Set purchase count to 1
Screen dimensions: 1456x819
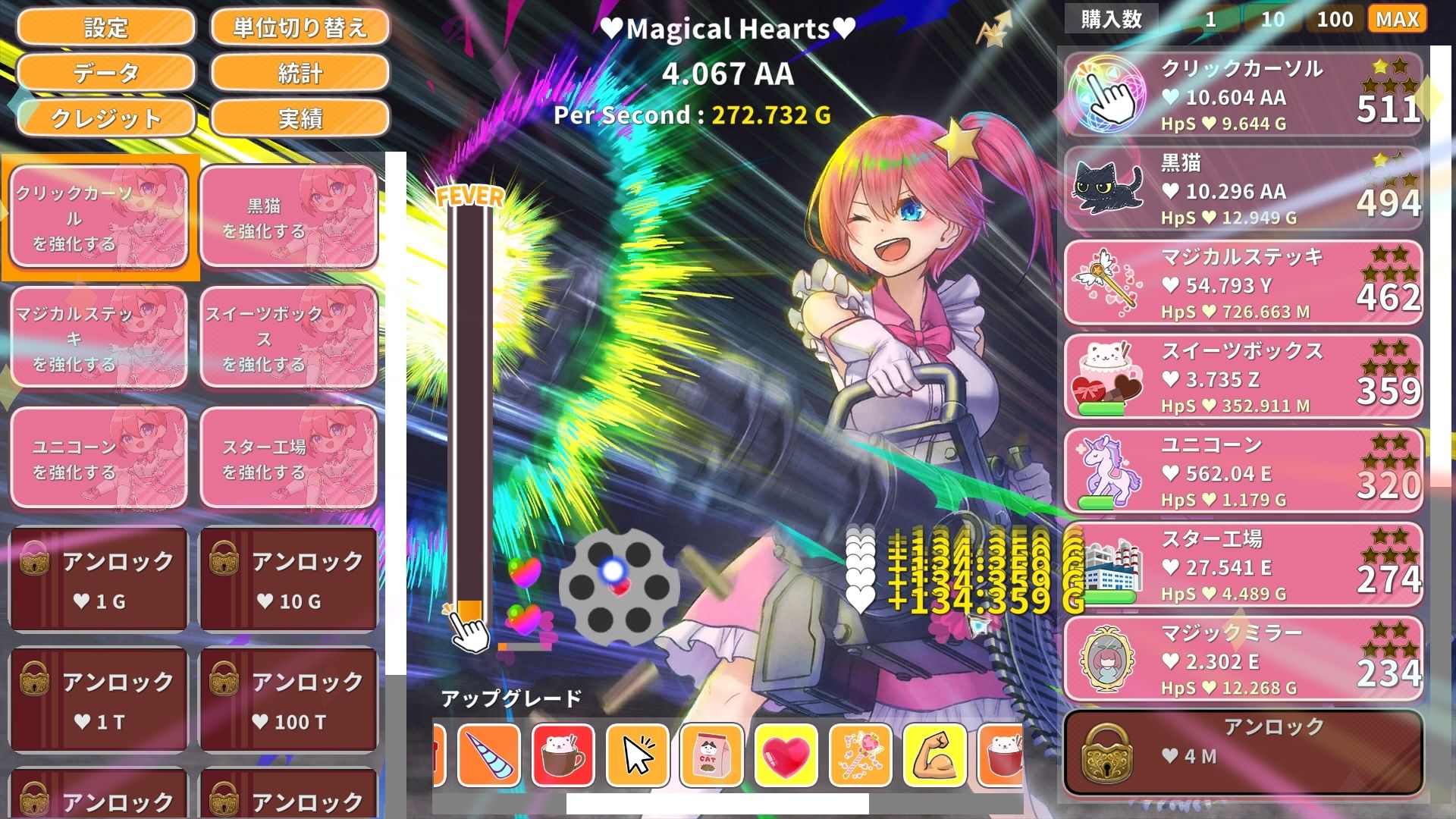(x=1209, y=19)
